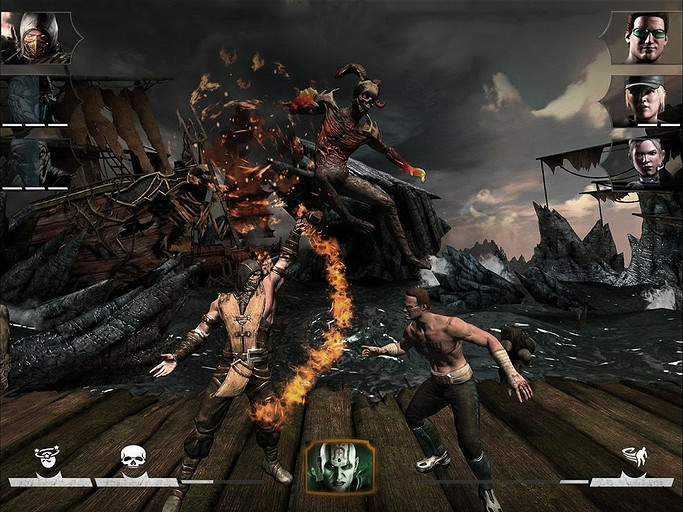This screenshot has width=683, height=512.
Task: Choose the opponent portrait with the headset
Action: [x=646, y=160]
